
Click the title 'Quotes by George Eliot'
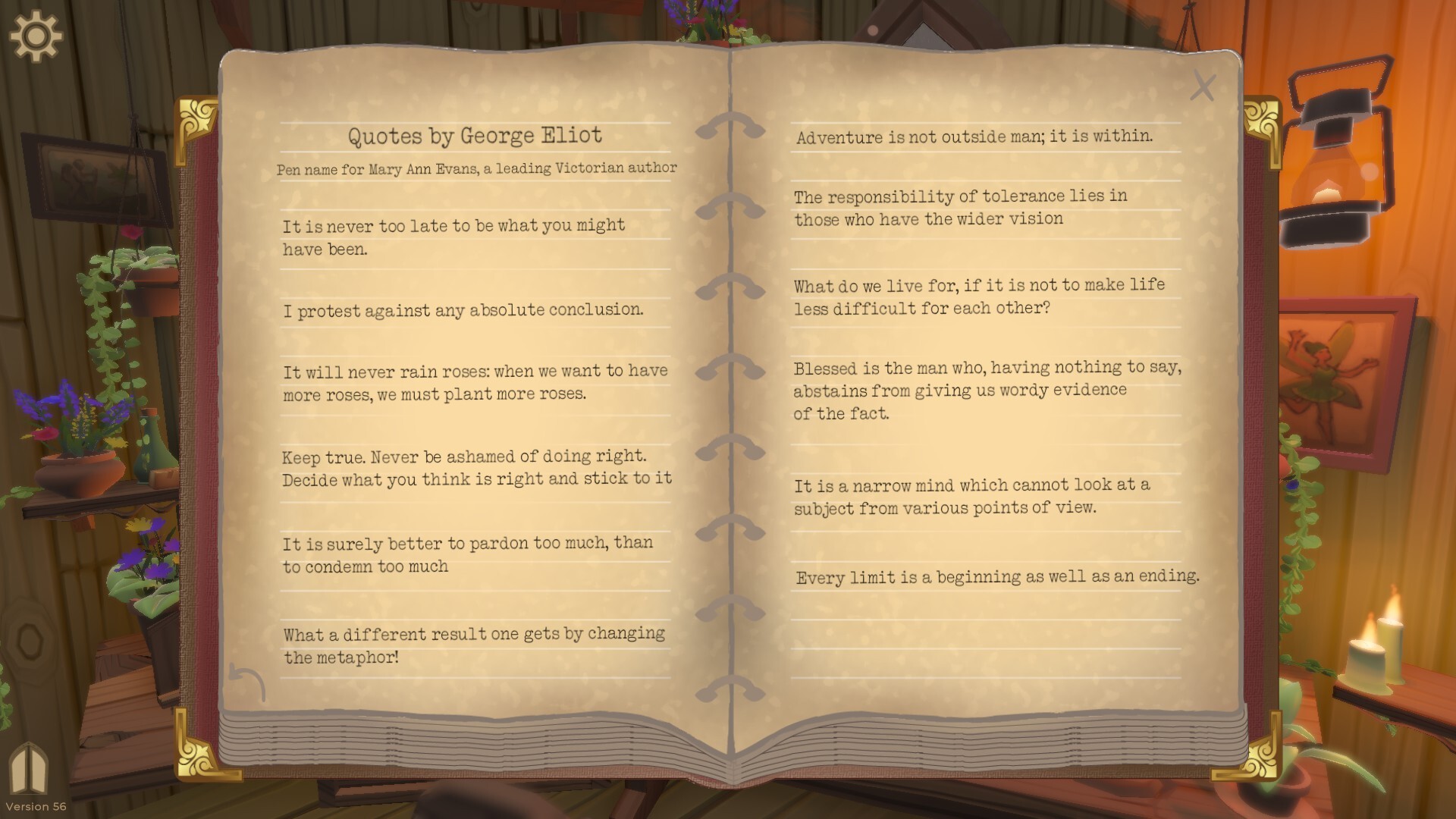(x=475, y=136)
